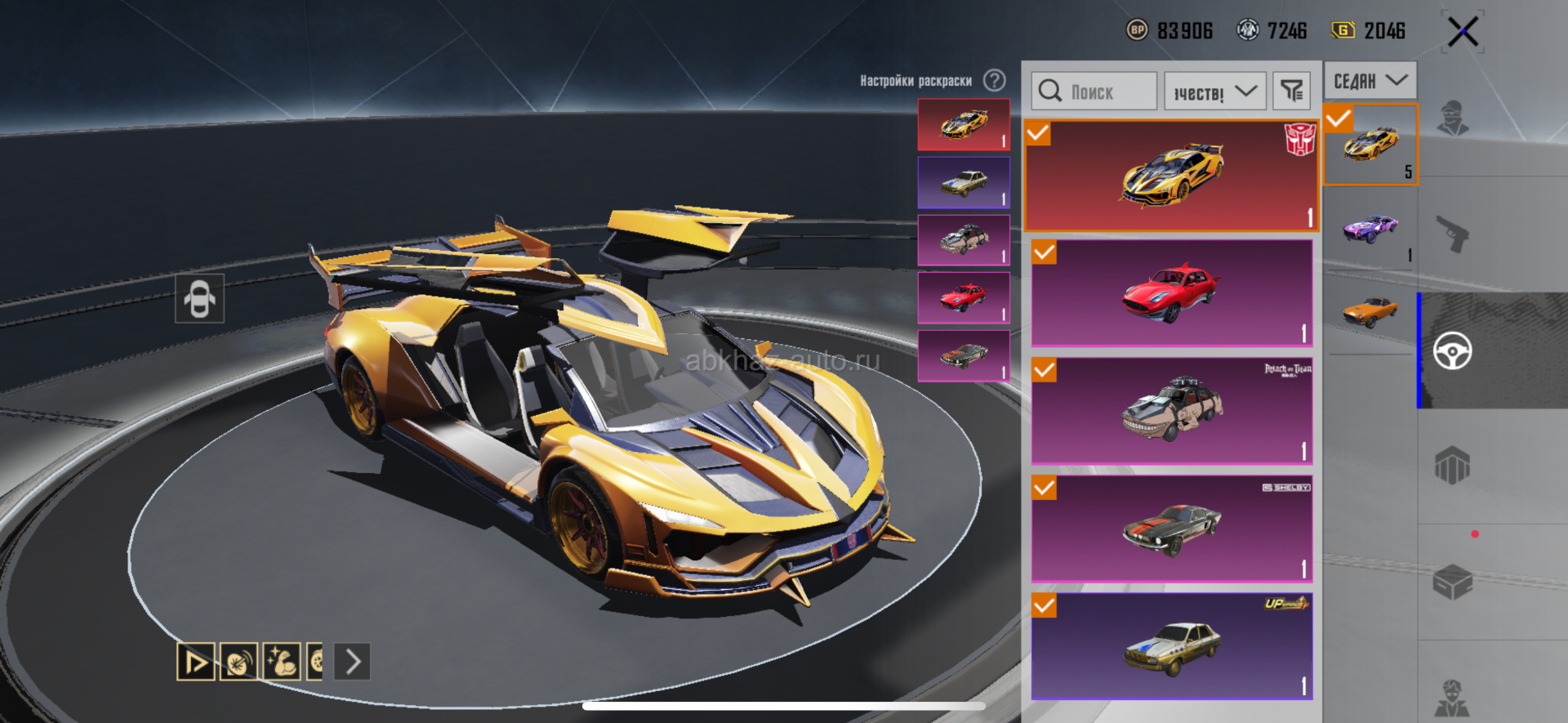Click the Поиск search field

1094,91
